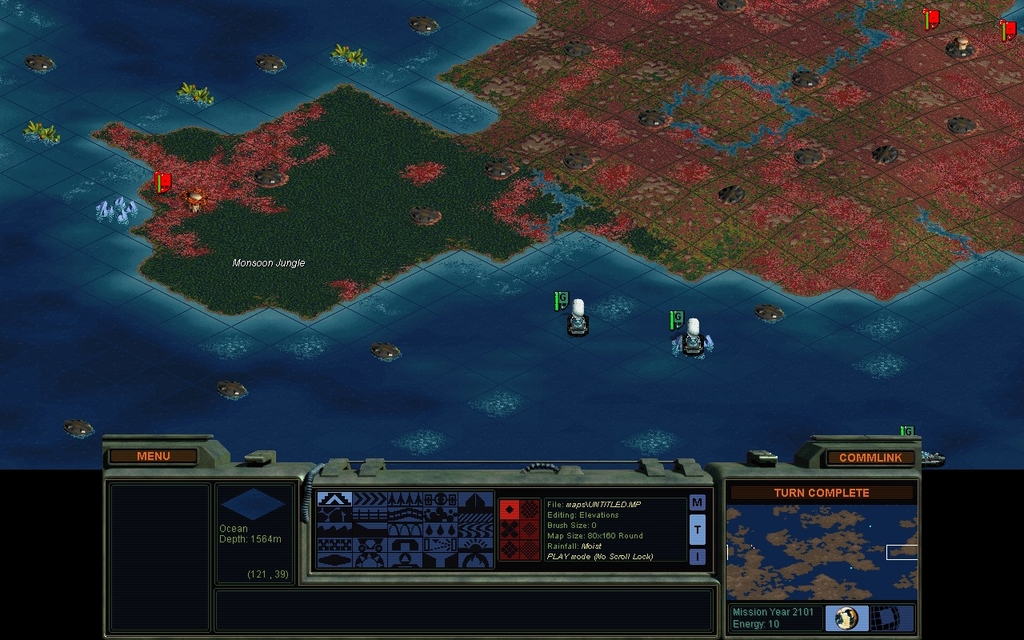Select the pine trees forest tool
This screenshot has height=640, width=1024.
click(x=406, y=499)
